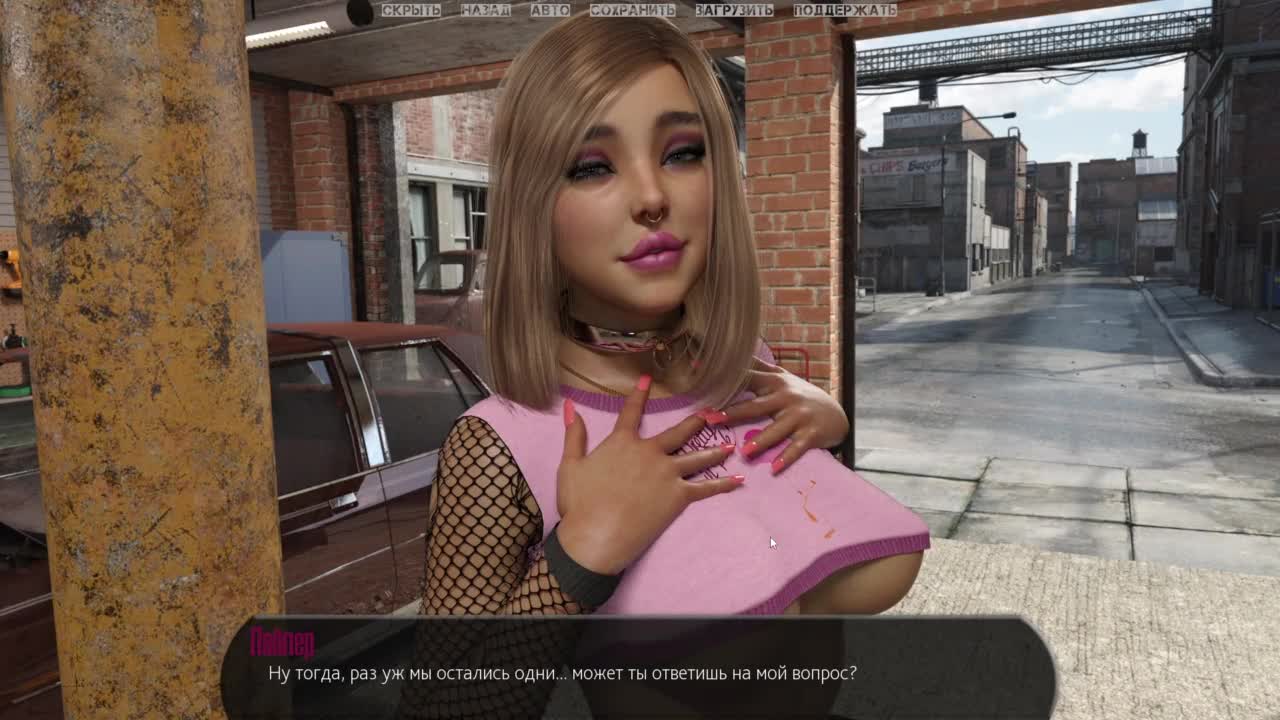Viewport: 1280px width, 720px height.
Task: Open the СОХРАНИТЬ save menu
Action: point(632,10)
